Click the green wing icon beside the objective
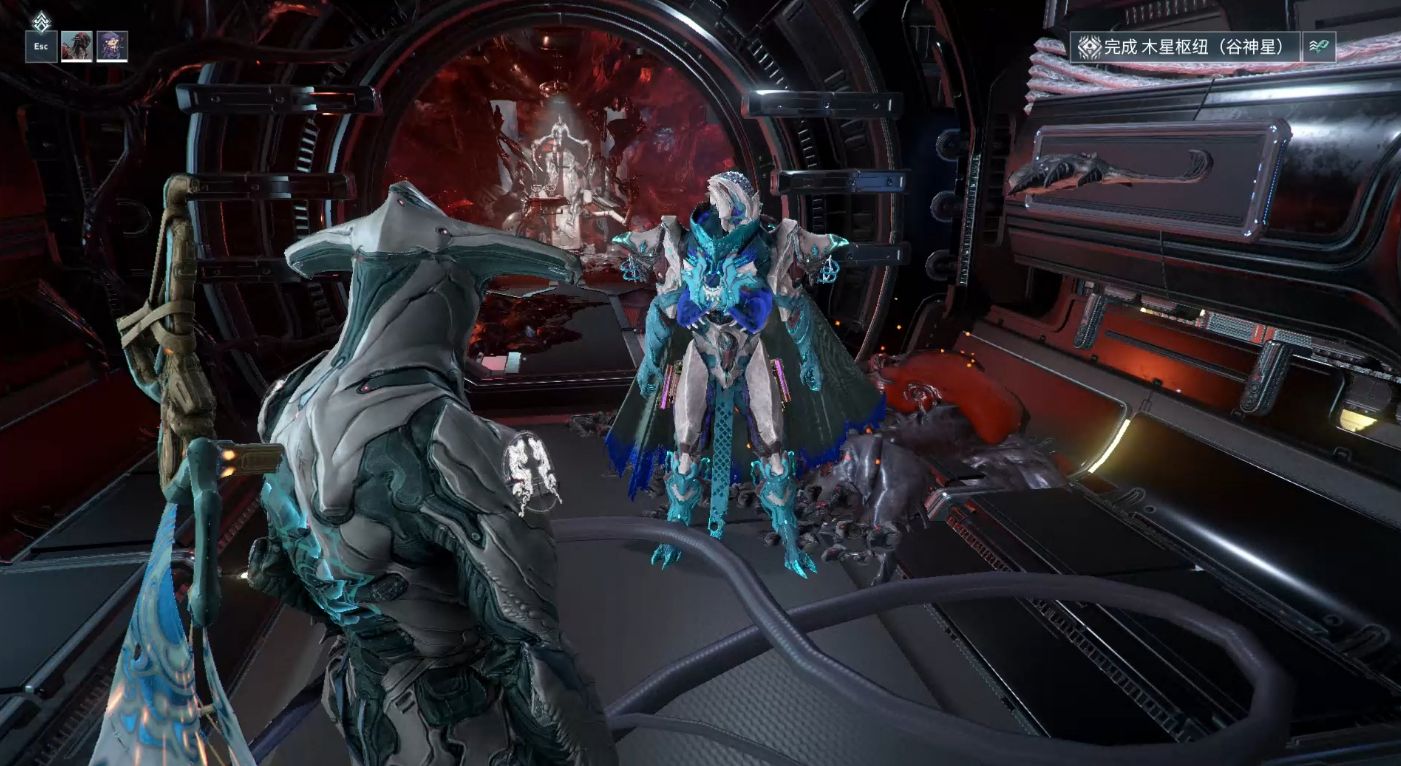 pos(1320,47)
